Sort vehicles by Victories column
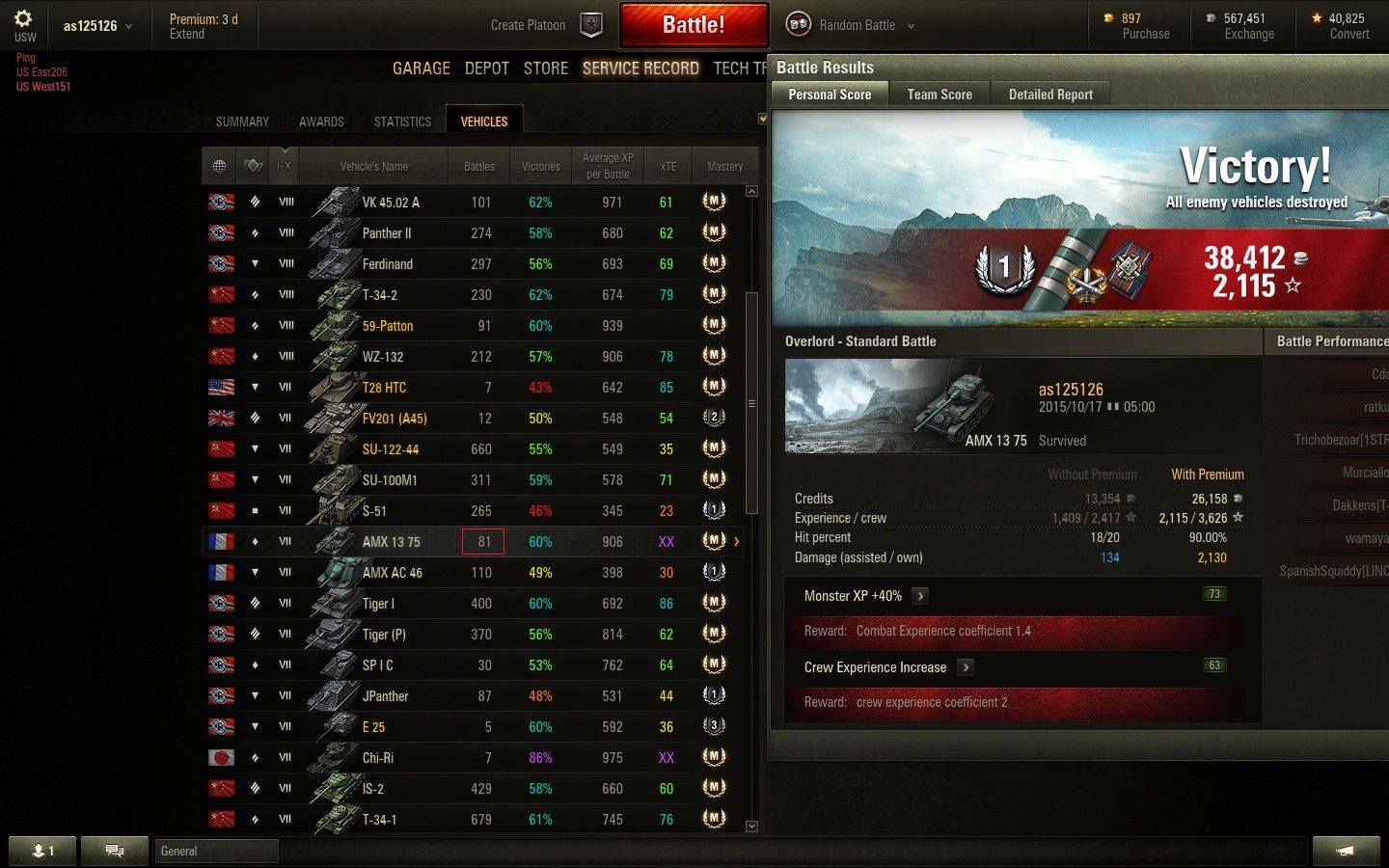The image size is (1389, 868). tap(540, 167)
